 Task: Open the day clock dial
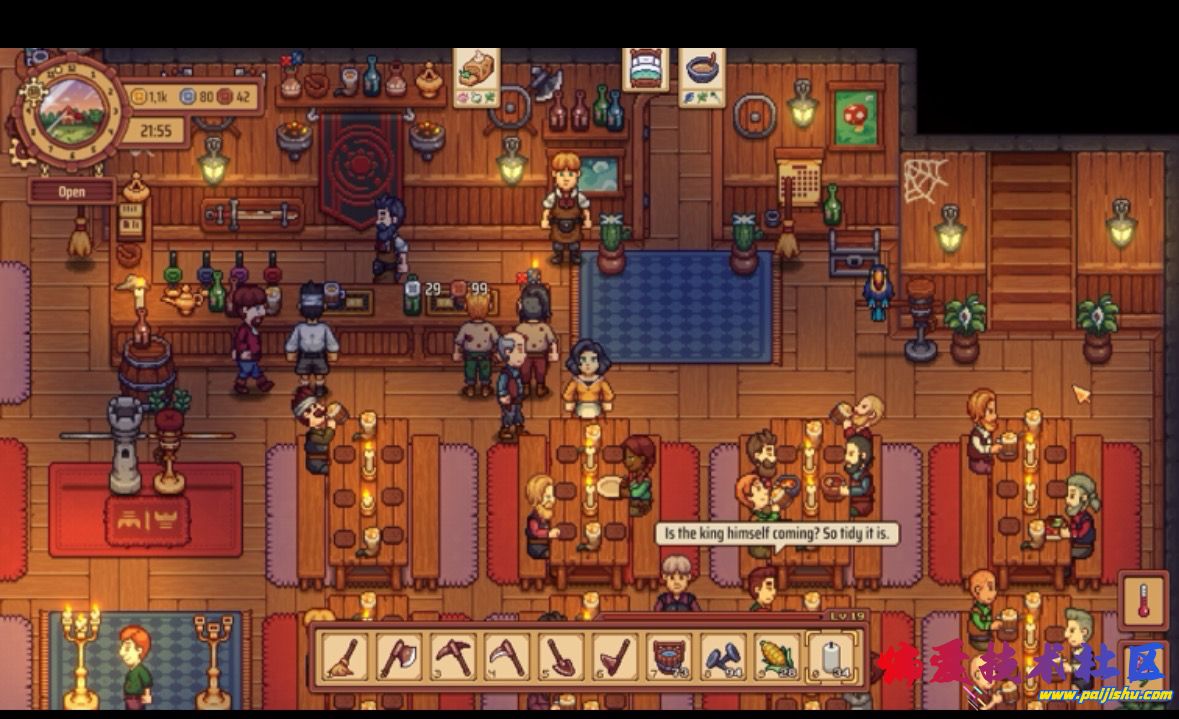click(72, 110)
